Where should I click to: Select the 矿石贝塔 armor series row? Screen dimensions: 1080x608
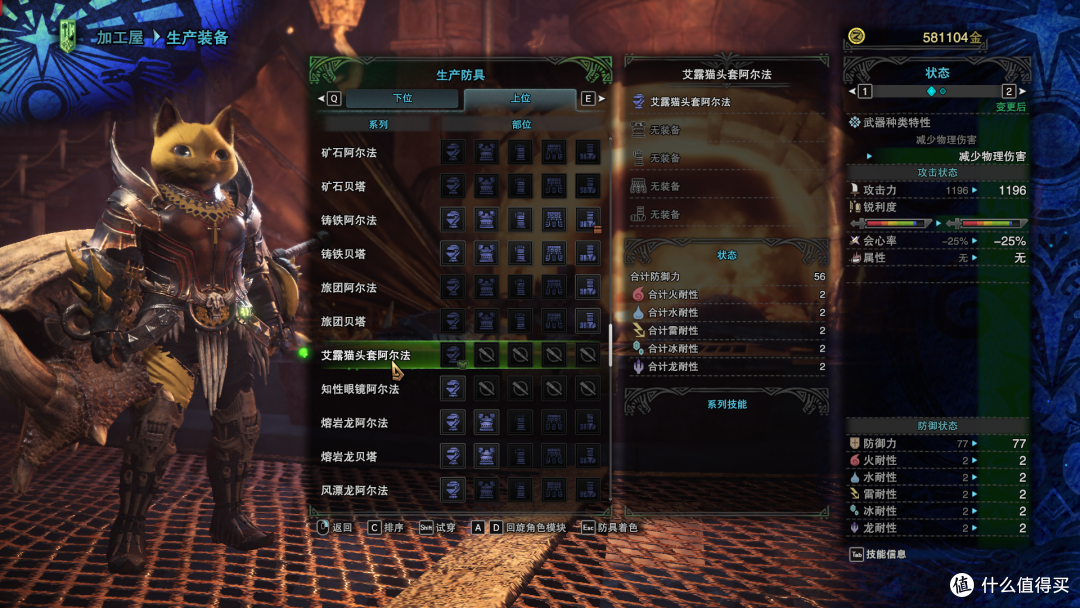click(343, 186)
